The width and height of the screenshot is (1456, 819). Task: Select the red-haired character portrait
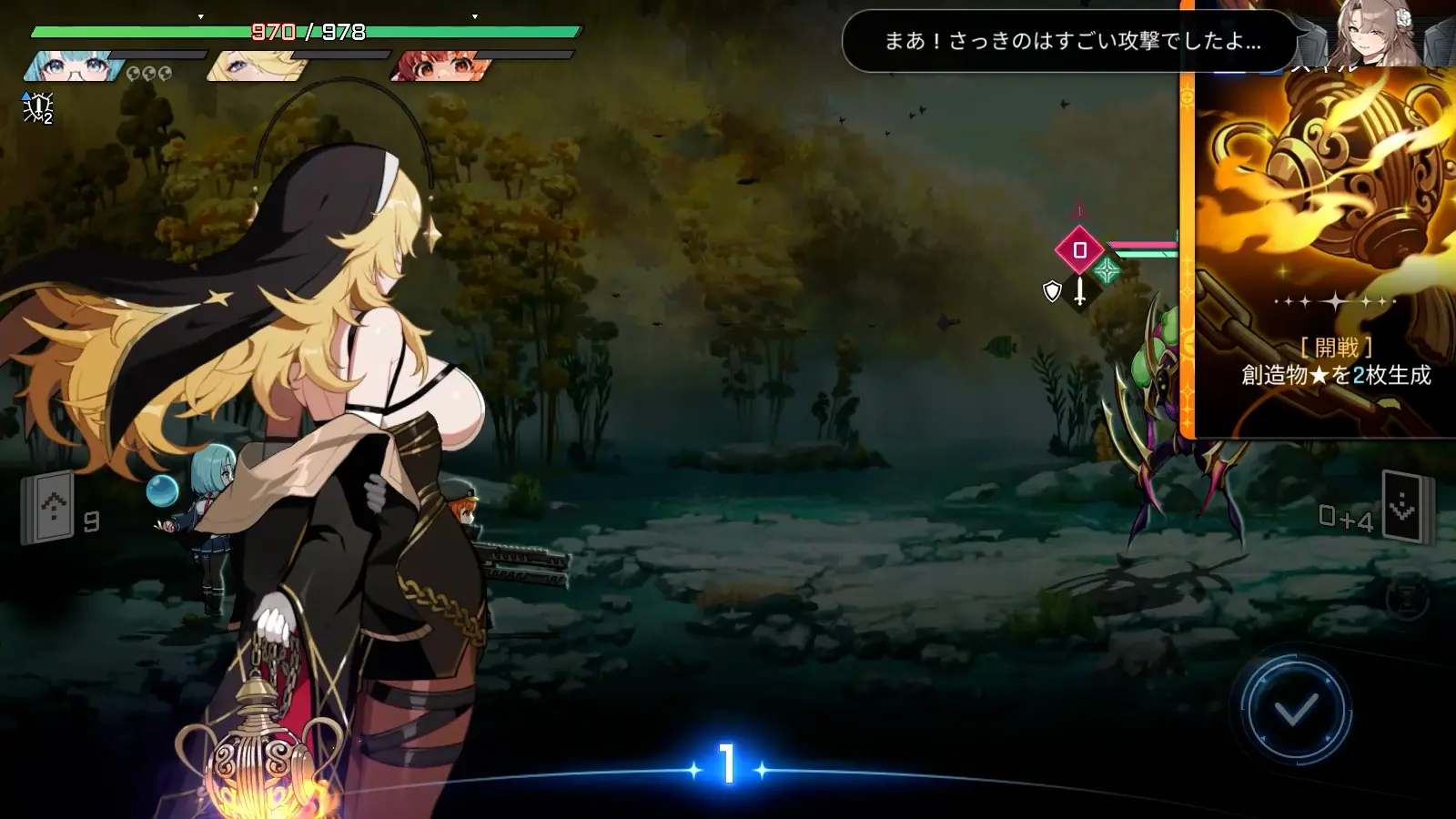pos(437,66)
